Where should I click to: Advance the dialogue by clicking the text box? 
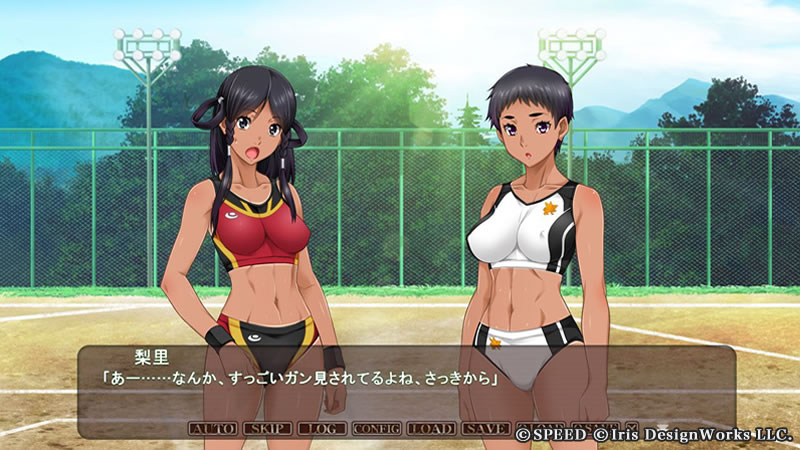pyautogui.click(x=400, y=385)
